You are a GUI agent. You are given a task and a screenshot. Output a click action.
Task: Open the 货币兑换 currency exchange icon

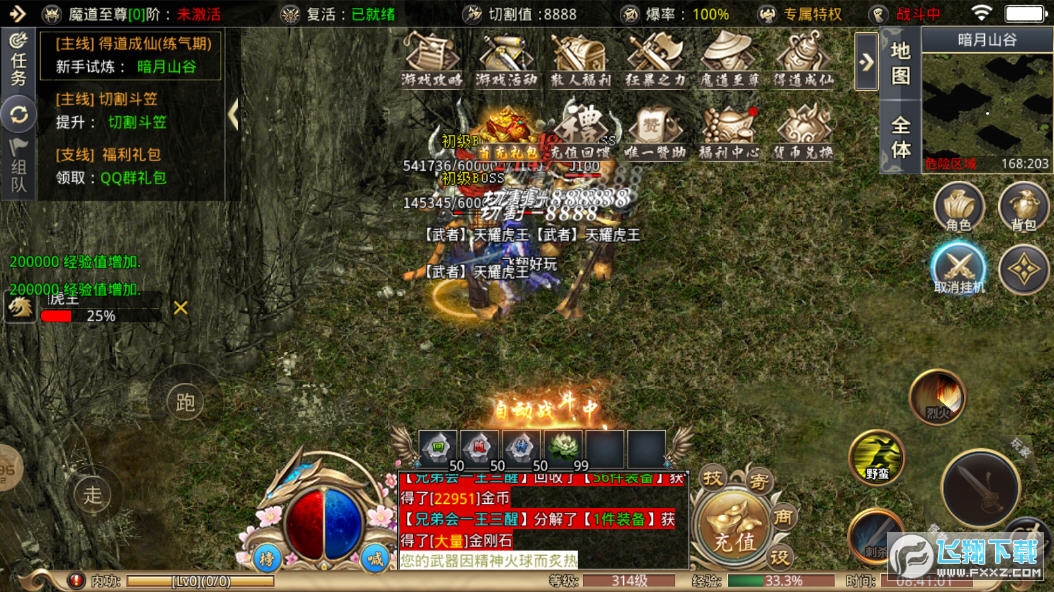click(x=803, y=133)
